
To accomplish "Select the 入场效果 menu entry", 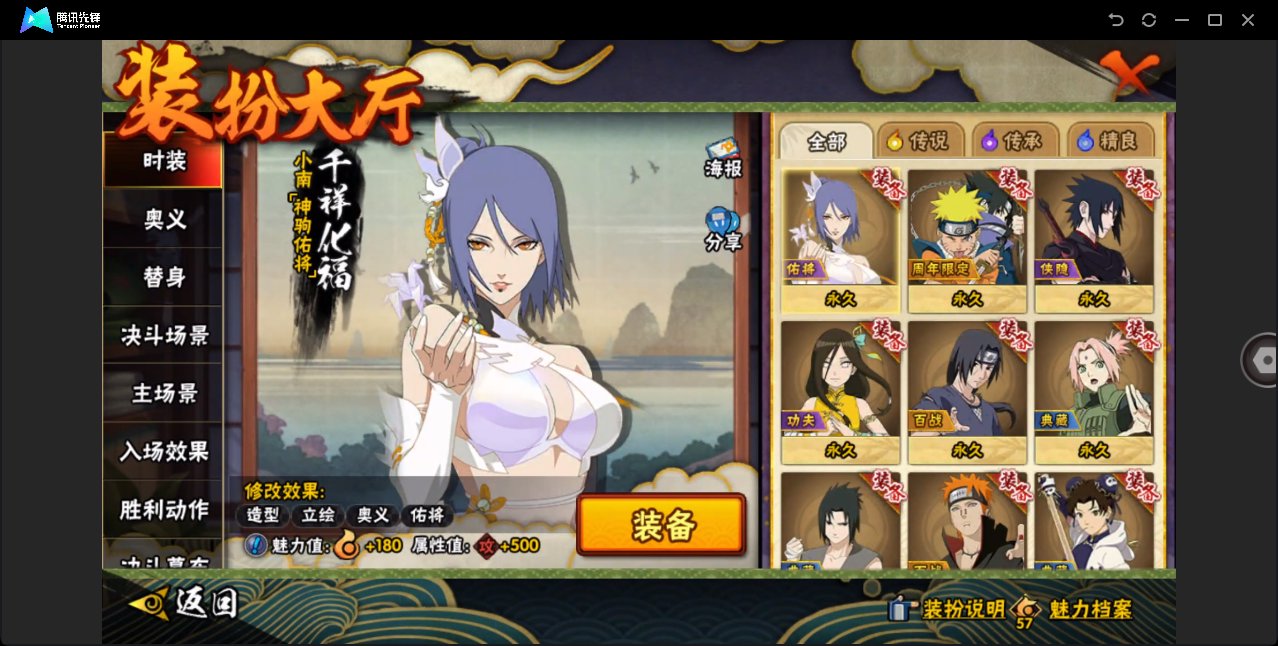I will 163,451.
